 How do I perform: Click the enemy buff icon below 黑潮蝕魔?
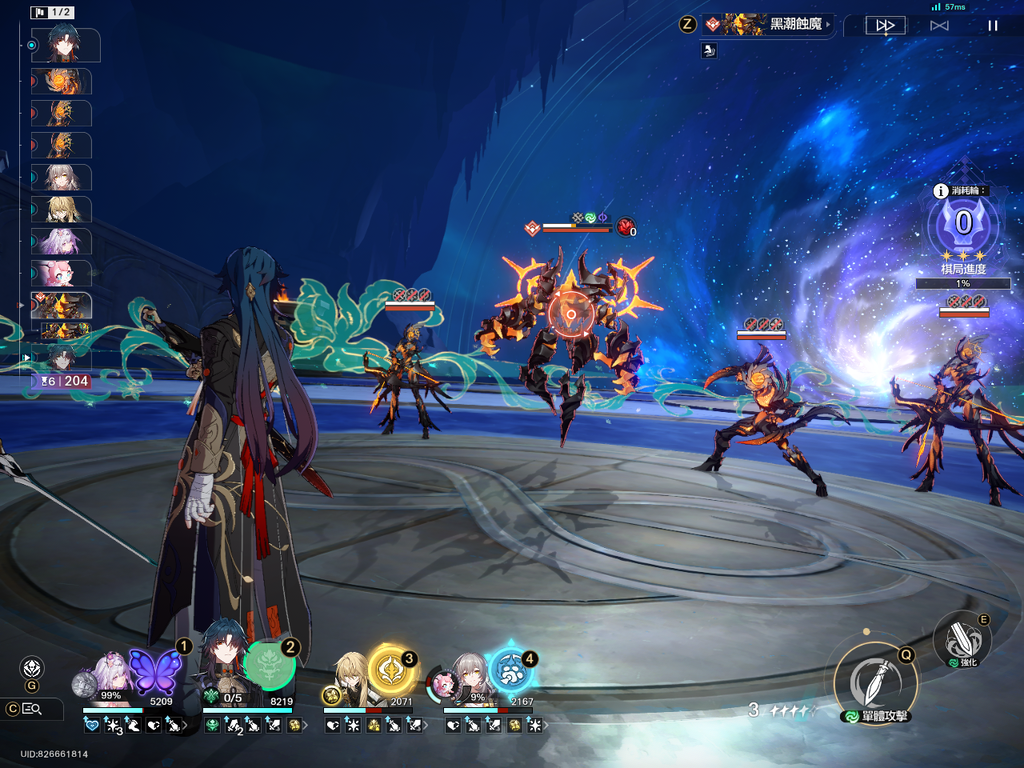coord(708,50)
